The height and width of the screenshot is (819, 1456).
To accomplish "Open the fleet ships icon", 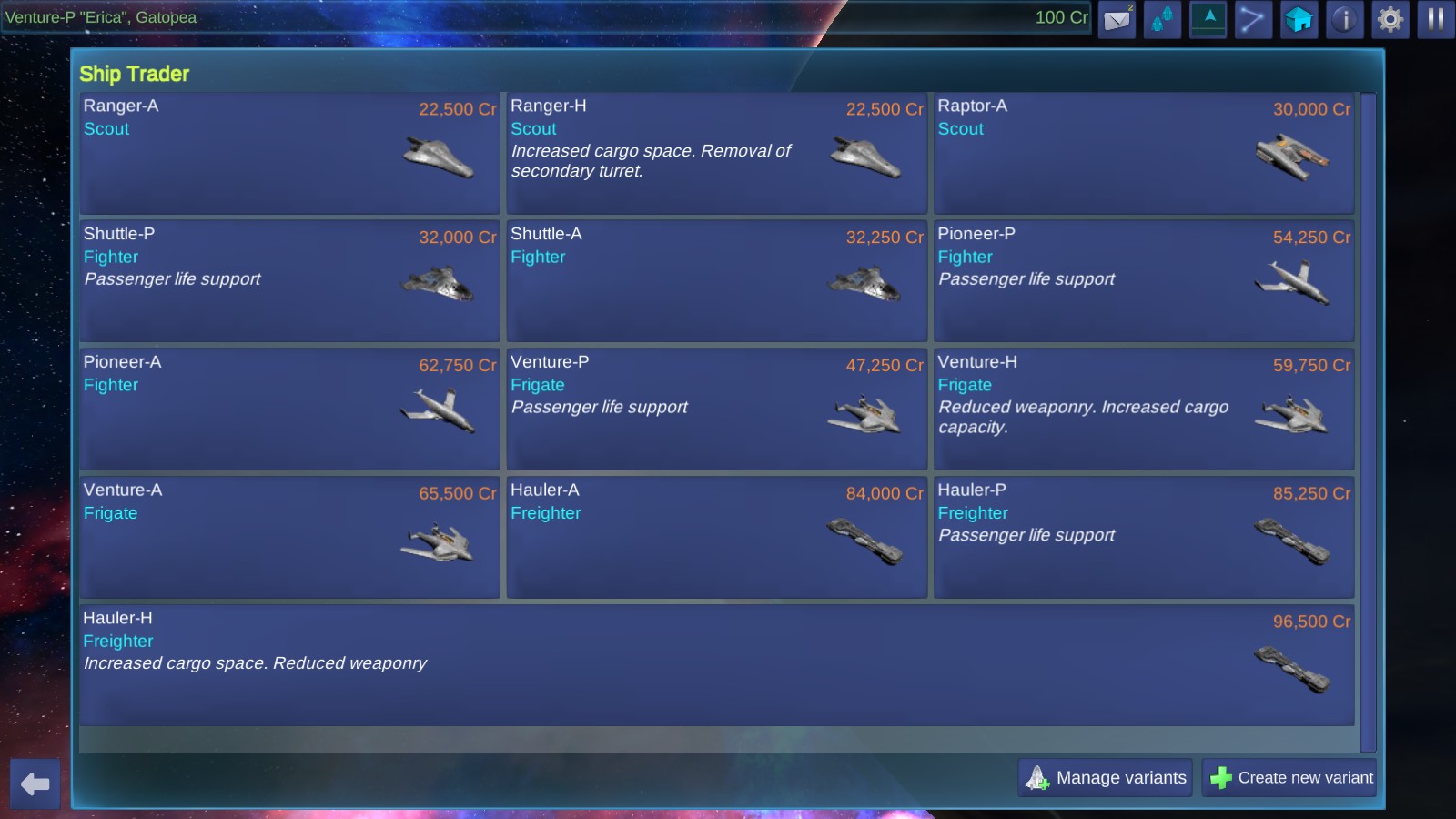I will tap(1162, 19).
